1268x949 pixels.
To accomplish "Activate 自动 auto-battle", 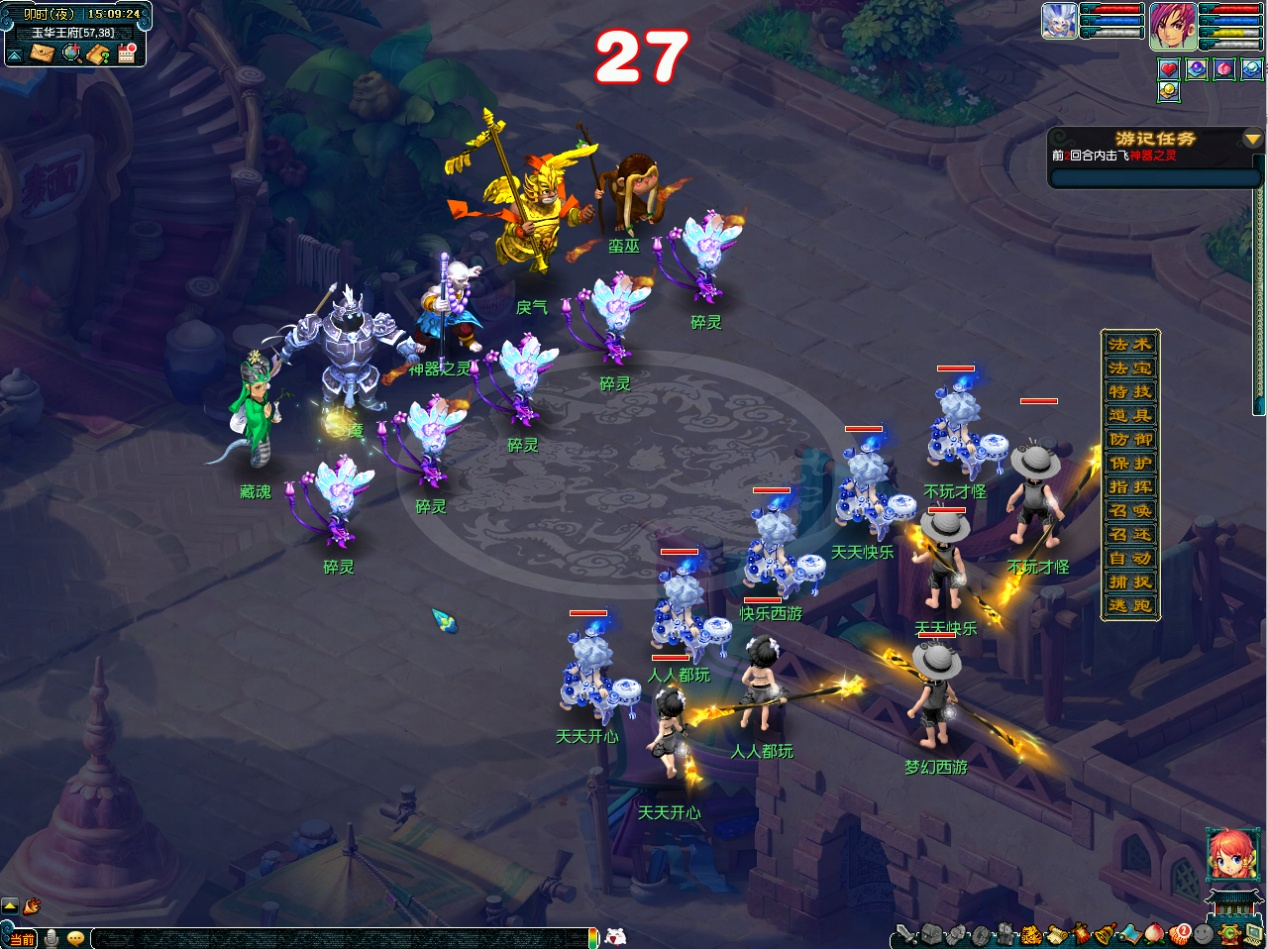I will click(x=1130, y=558).
